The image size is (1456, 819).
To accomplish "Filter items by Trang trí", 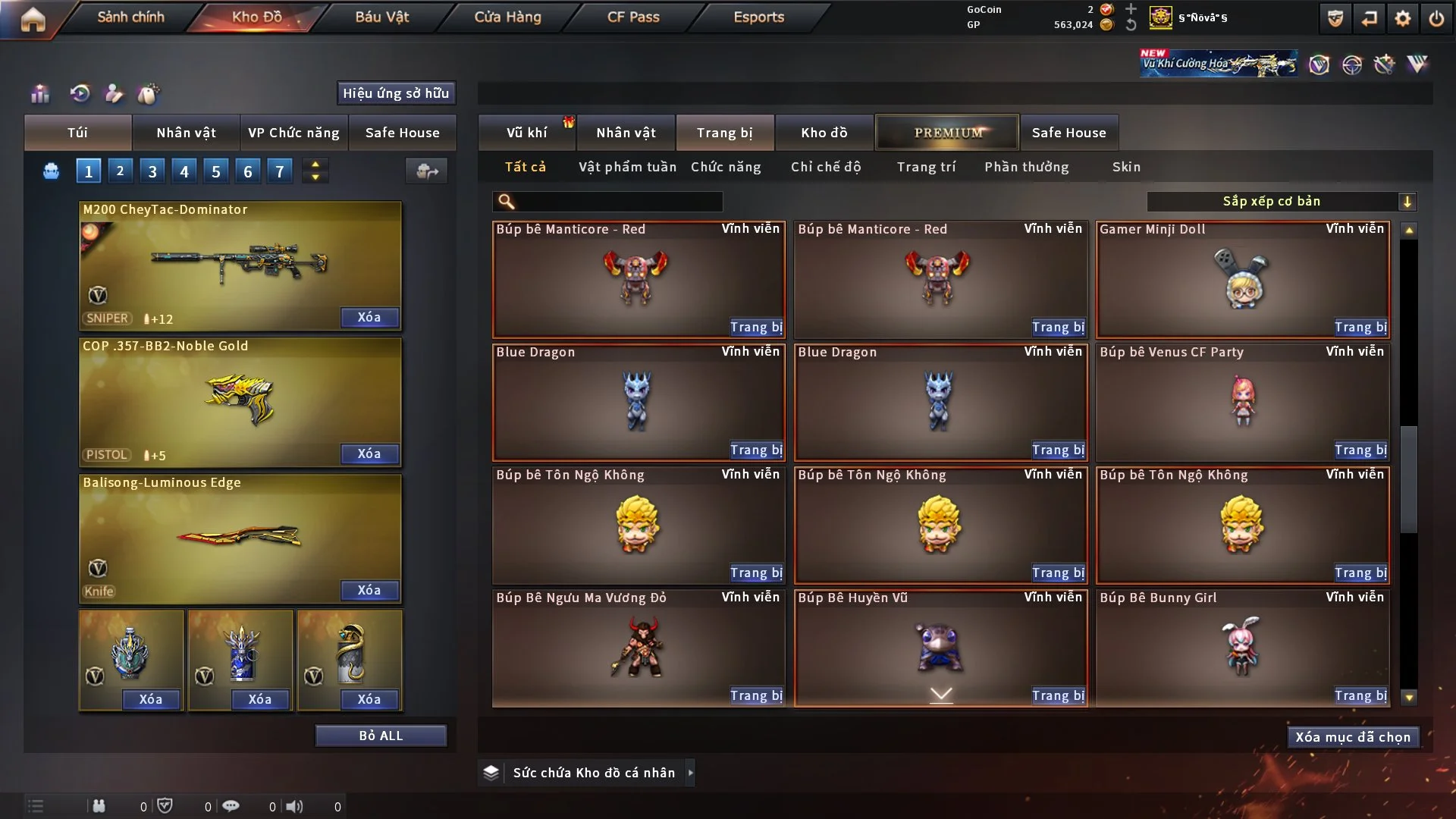I will (x=926, y=167).
